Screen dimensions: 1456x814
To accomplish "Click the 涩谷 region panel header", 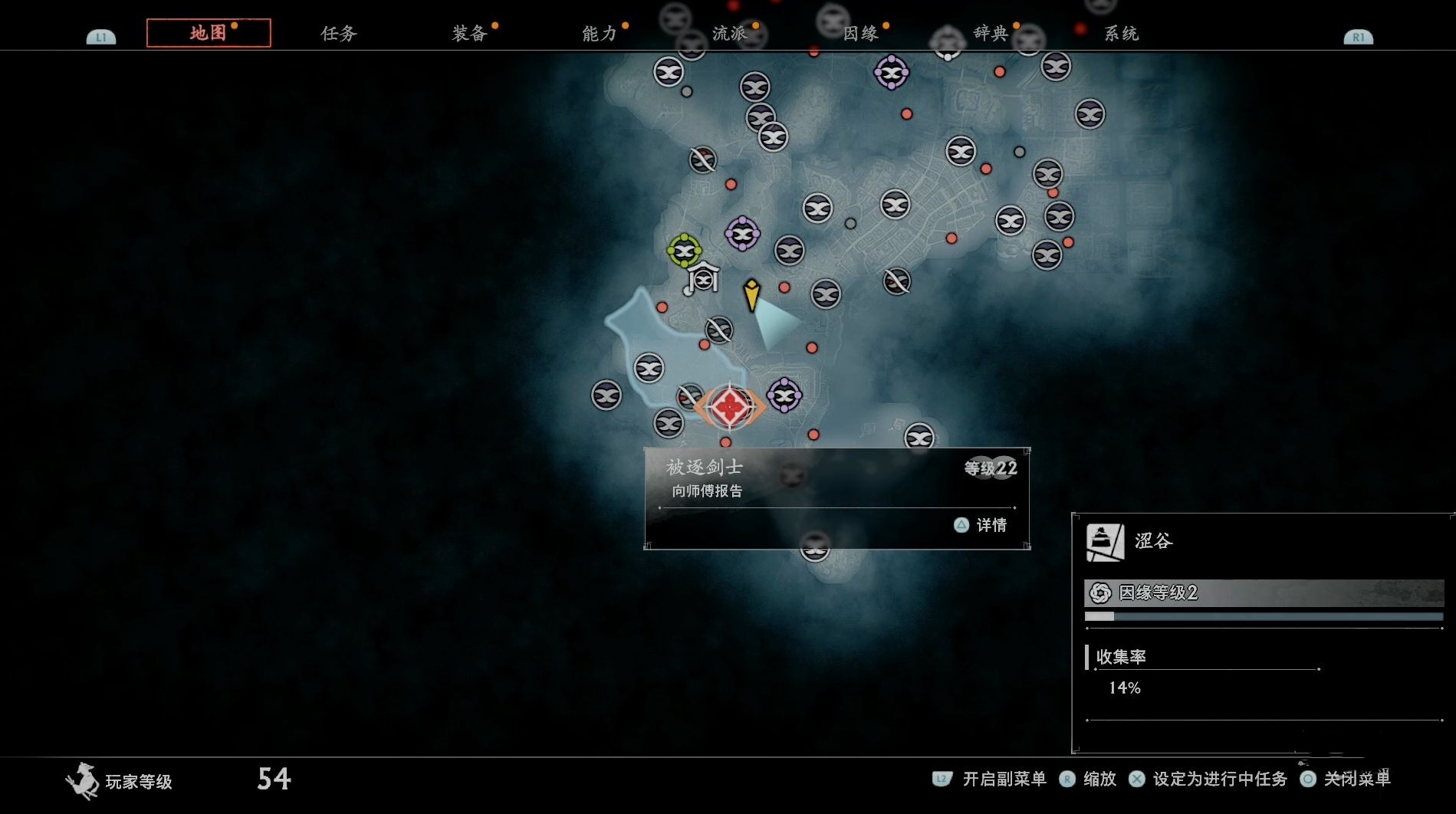I will pos(1153,541).
